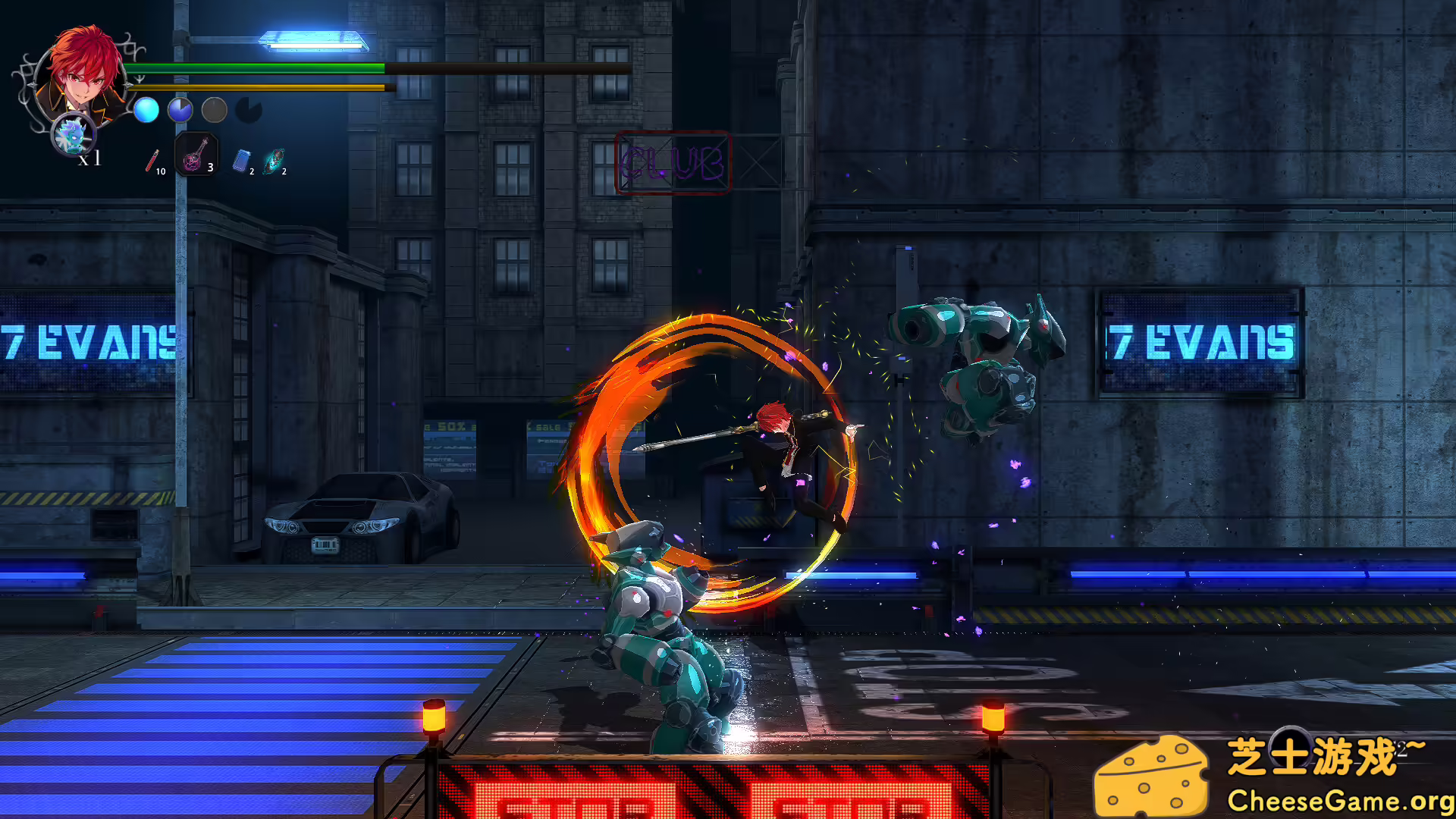The image size is (1456, 819).
Task: Select the red health potion item
Action: 152,161
